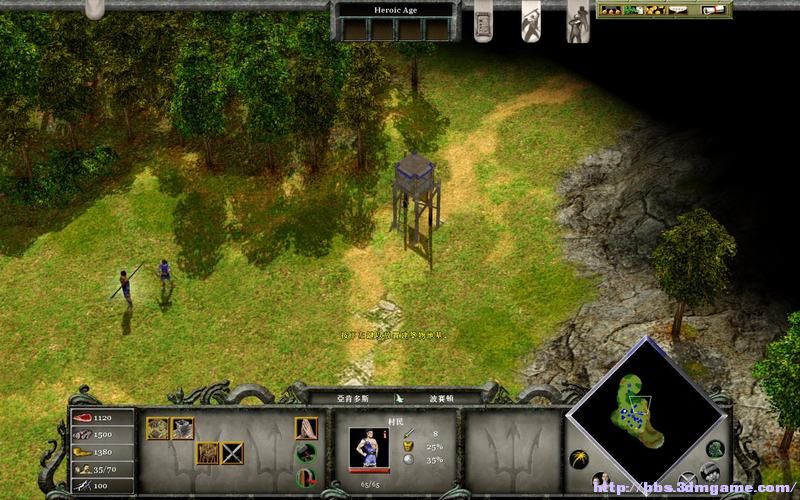Click the gold pile icon in top-right bar

pyautogui.click(x=655, y=10)
